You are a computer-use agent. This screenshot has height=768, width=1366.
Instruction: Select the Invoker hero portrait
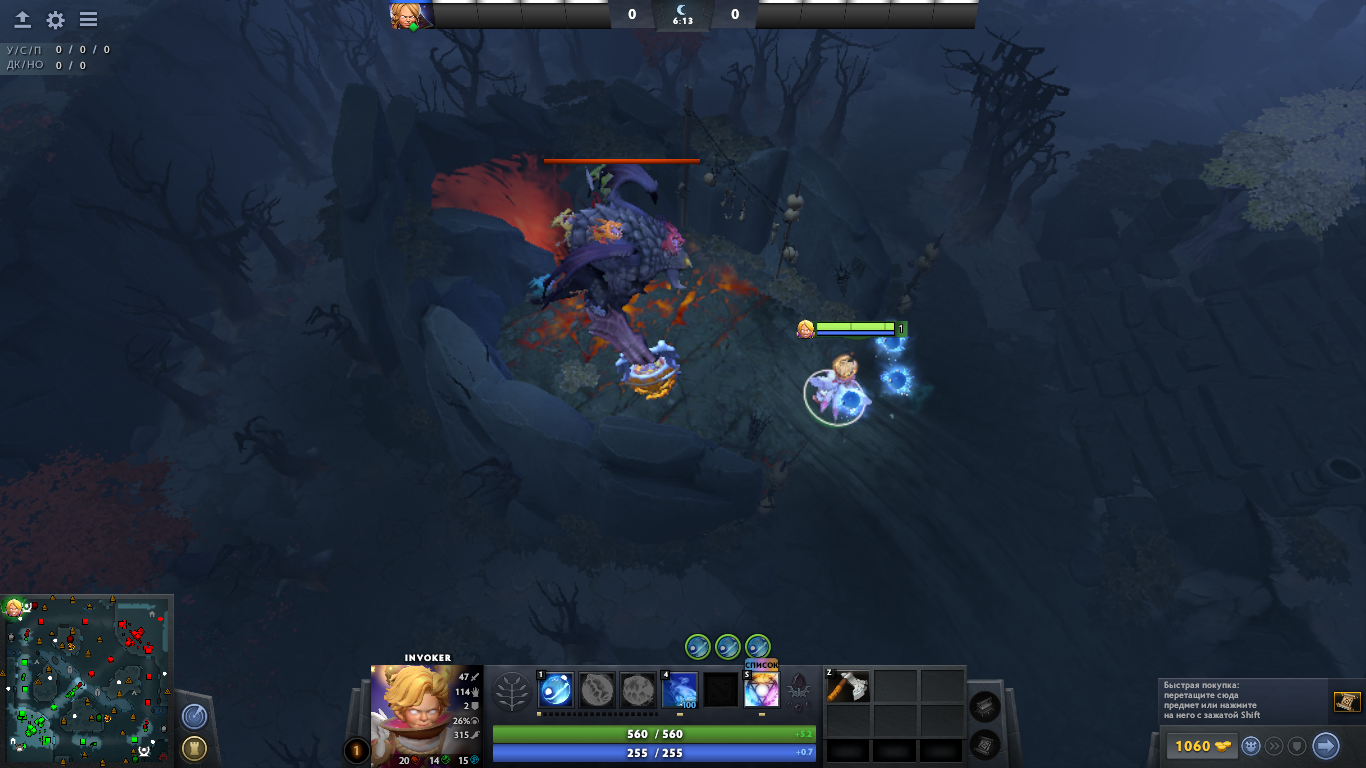point(426,716)
